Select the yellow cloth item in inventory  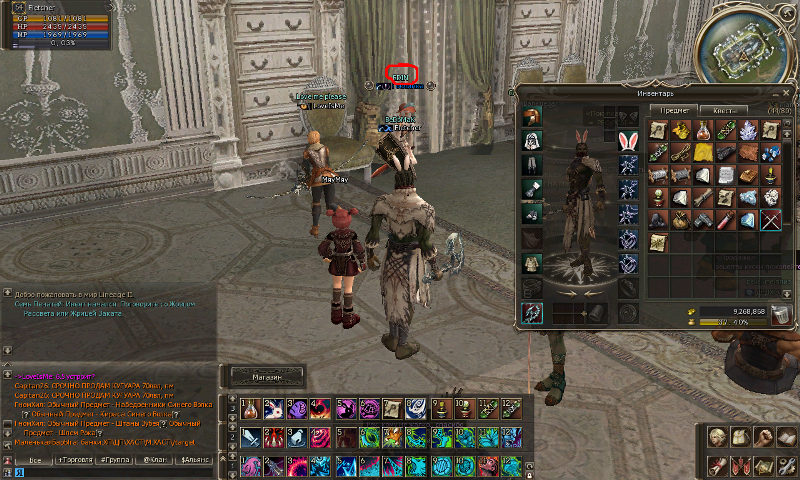coord(703,152)
